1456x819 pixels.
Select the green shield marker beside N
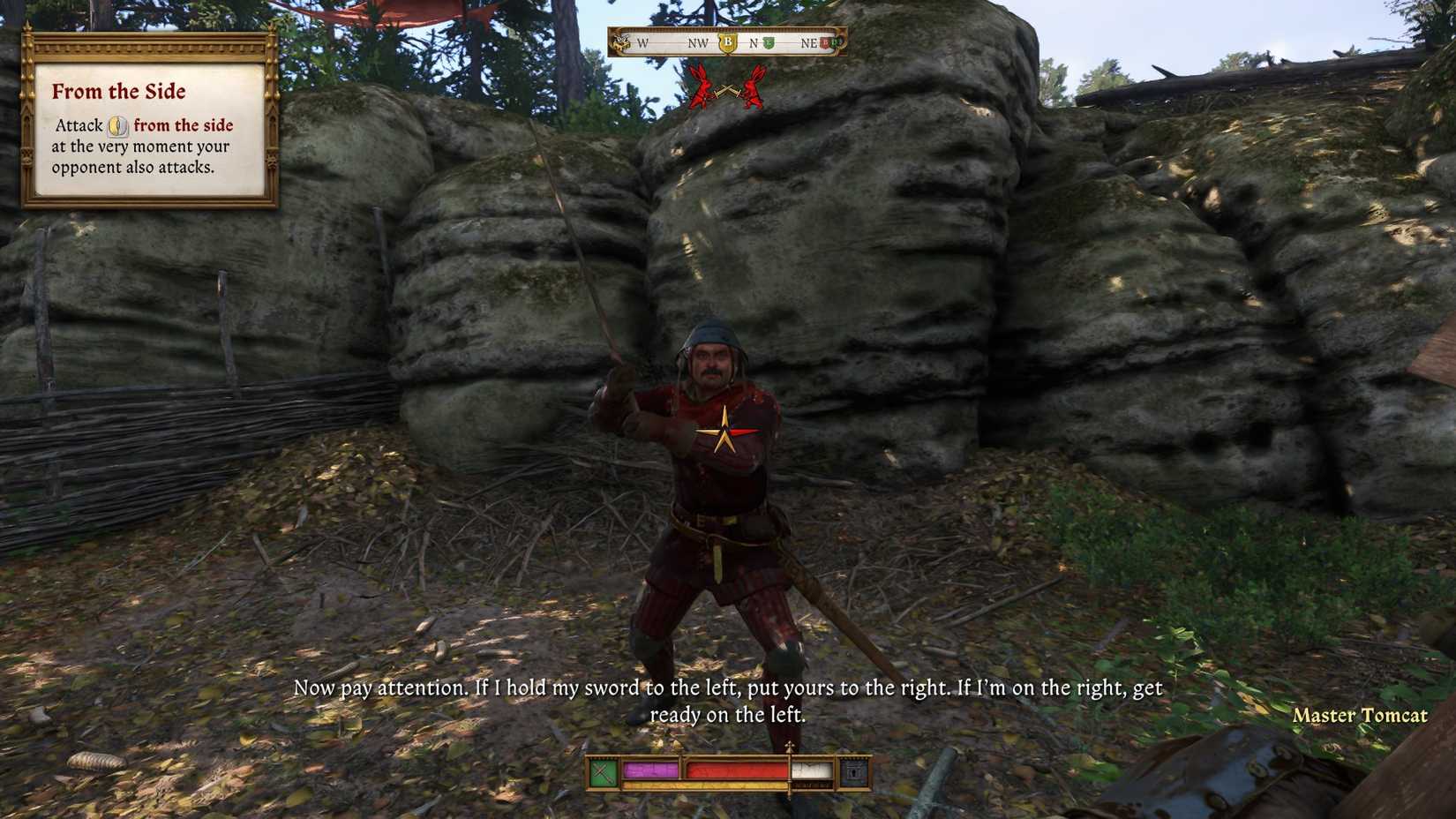[x=769, y=42]
